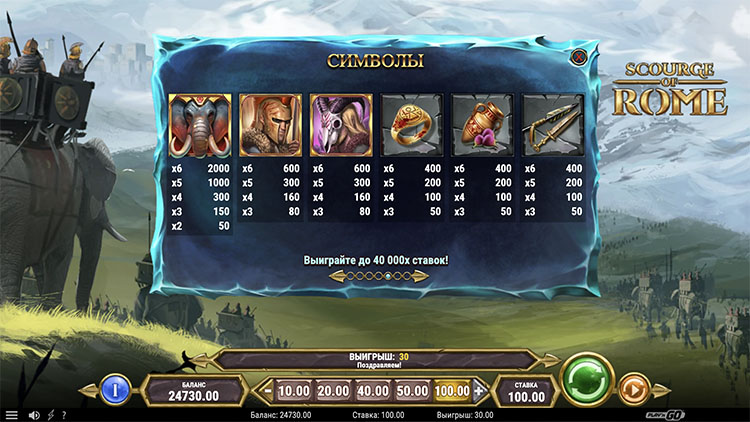Start autoplay with the orange play button
Viewport: 750px width, 422px height.
632,387
